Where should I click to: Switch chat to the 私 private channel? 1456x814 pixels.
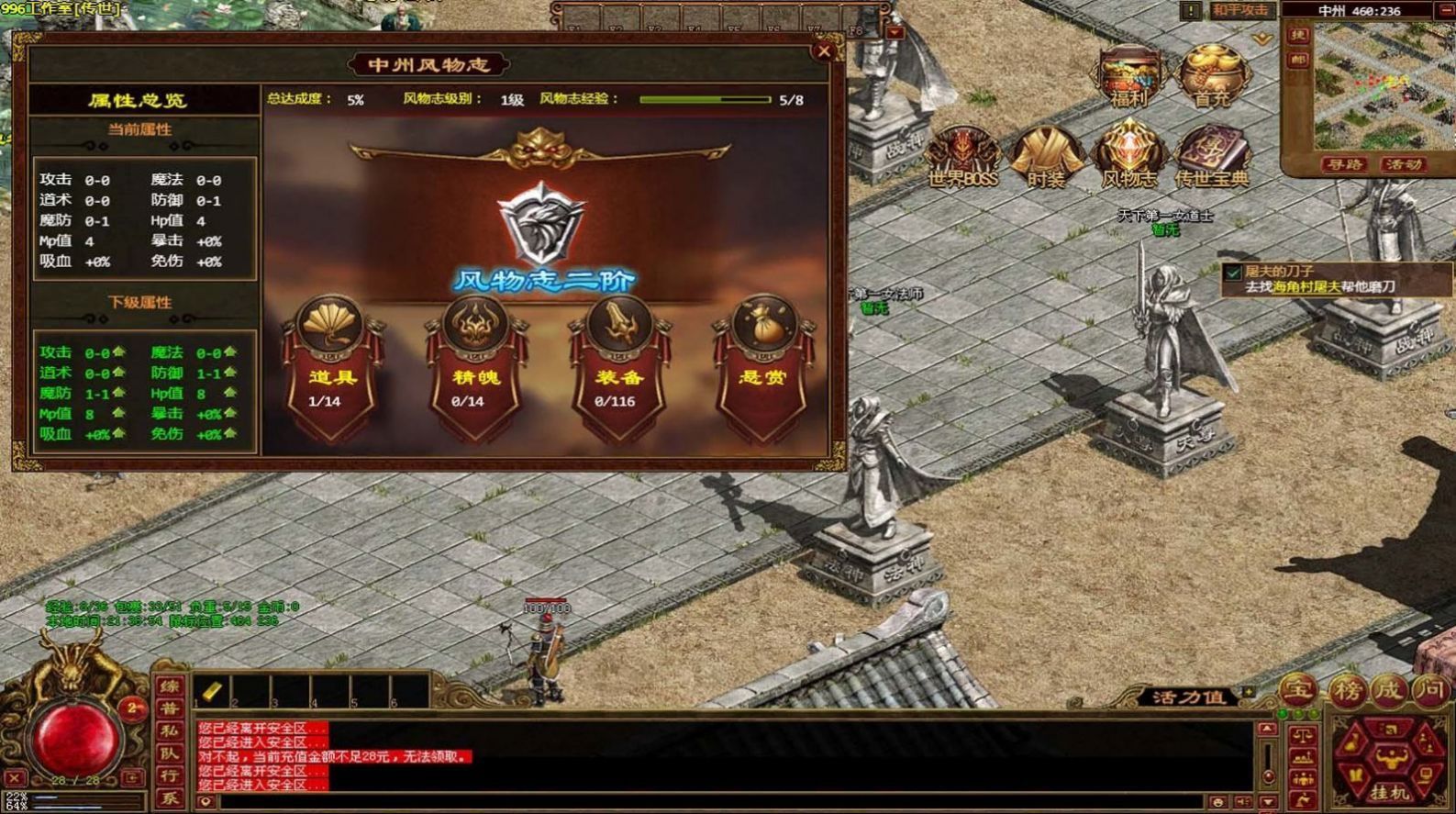click(x=170, y=731)
